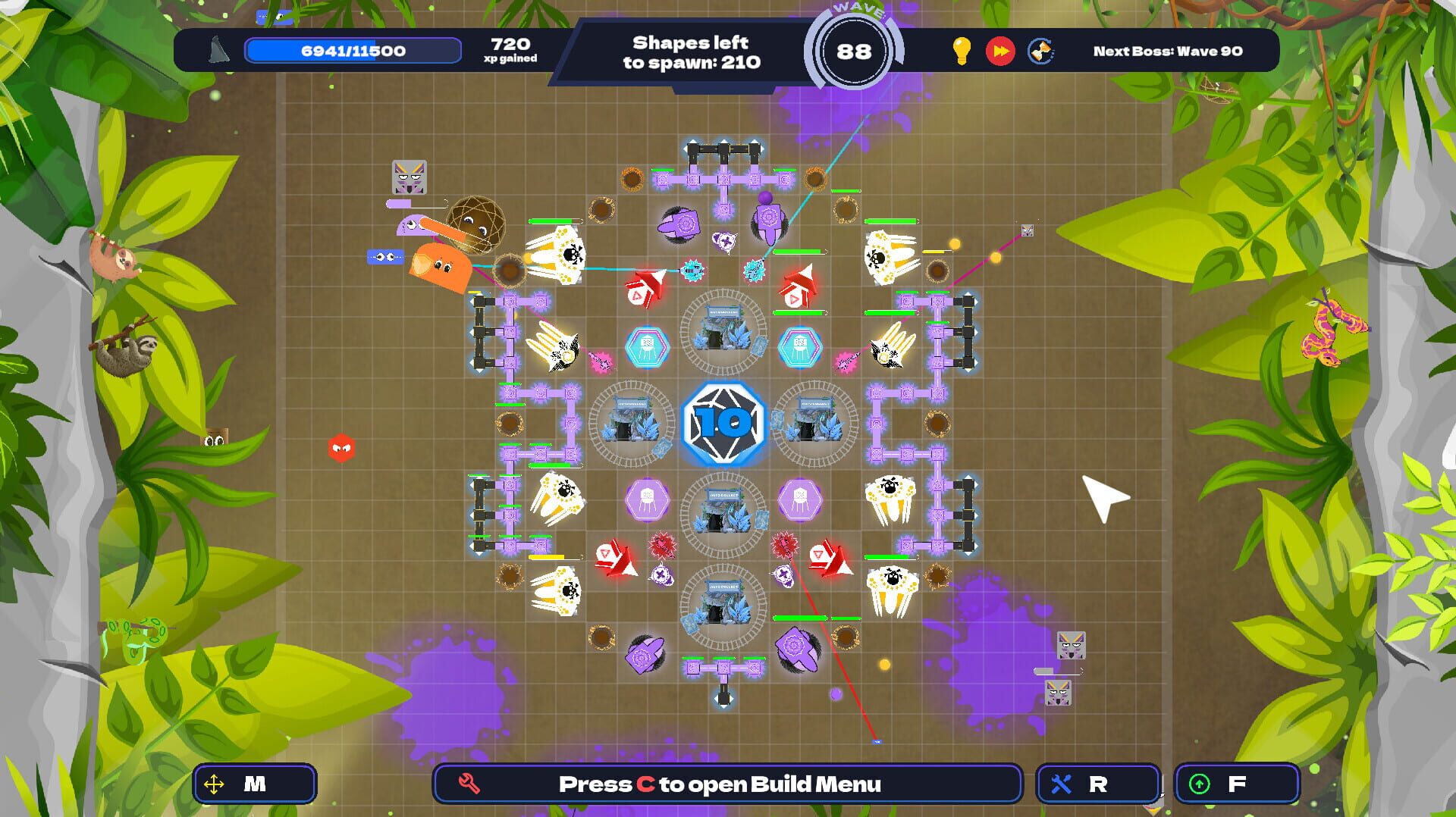Select the move arrows icon next to M

coord(215,785)
